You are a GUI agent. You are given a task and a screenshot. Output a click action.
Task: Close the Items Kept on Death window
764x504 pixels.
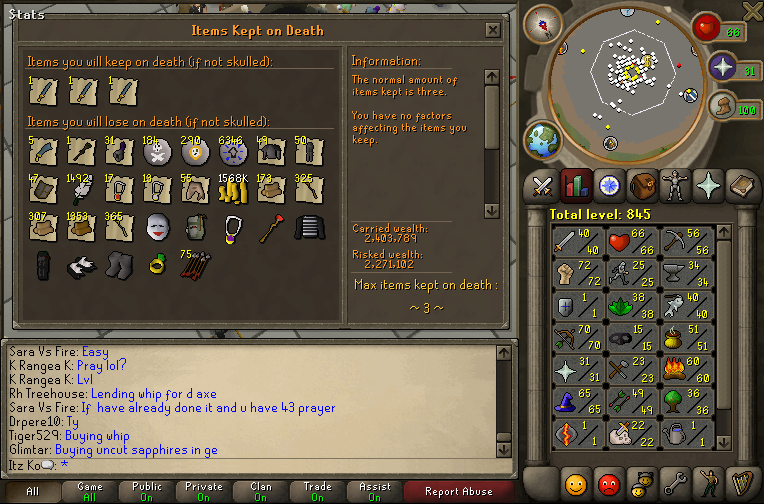click(492, 30)
